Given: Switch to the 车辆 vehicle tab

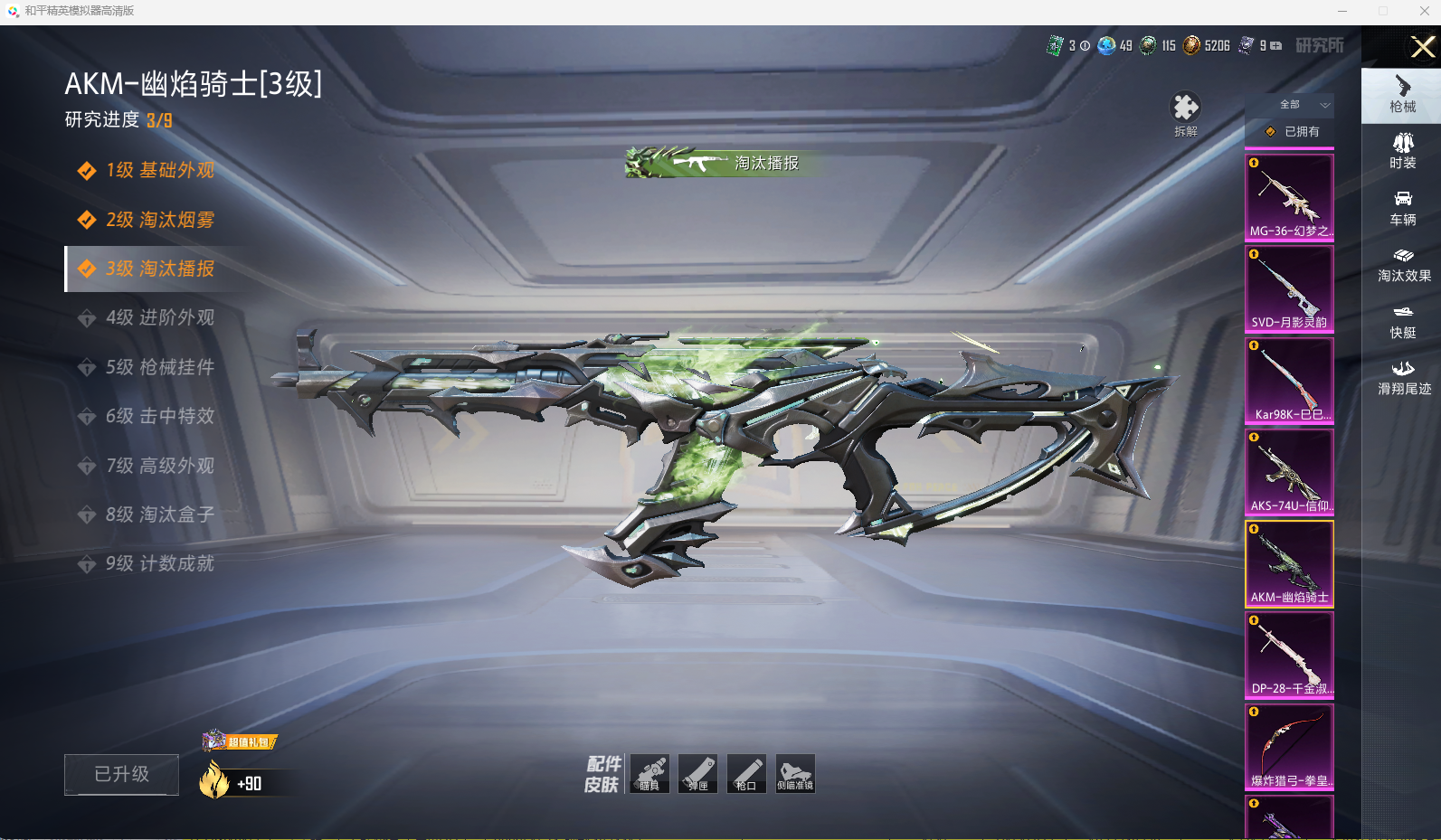Looking at the screenshot, I should click(1402, 208).
